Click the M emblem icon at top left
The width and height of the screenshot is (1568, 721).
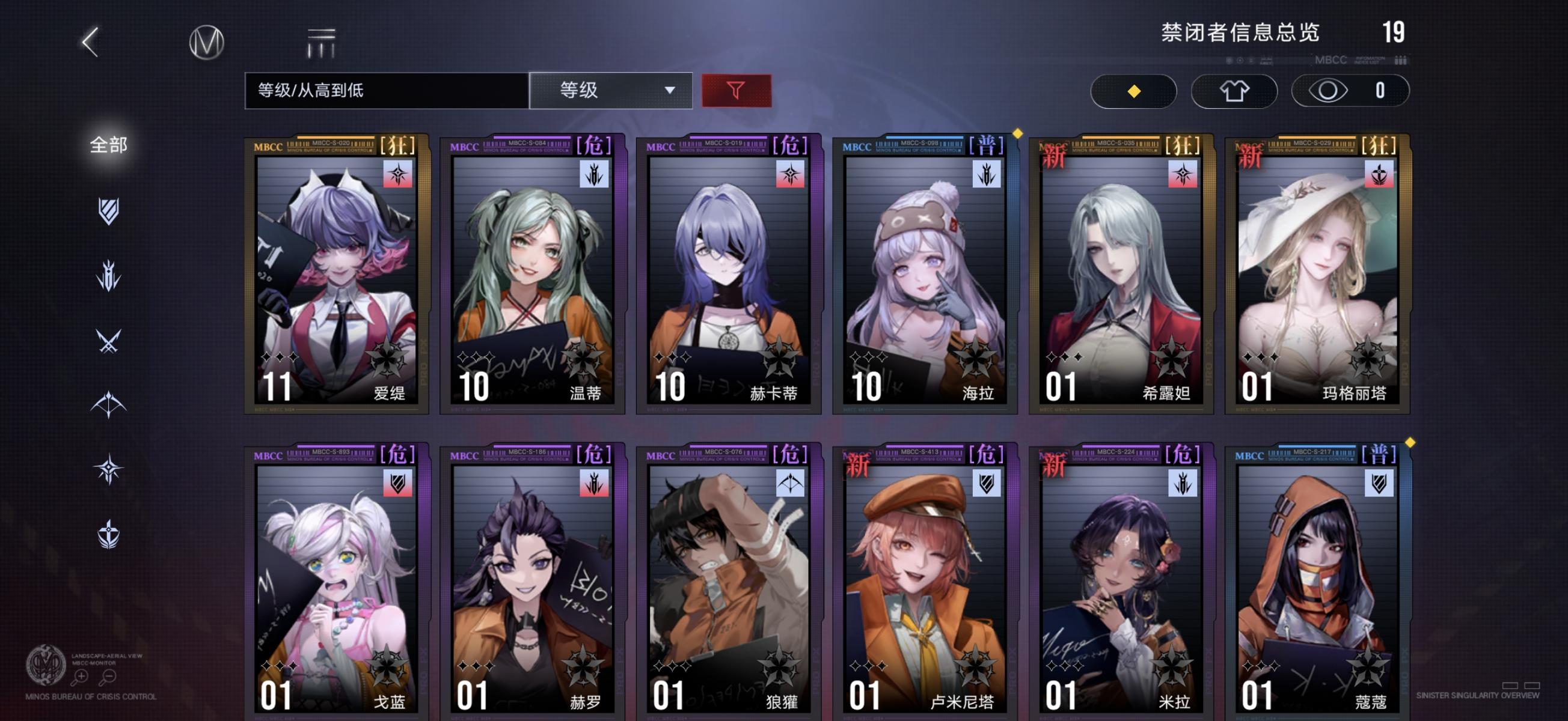click(x=207, y=41)
